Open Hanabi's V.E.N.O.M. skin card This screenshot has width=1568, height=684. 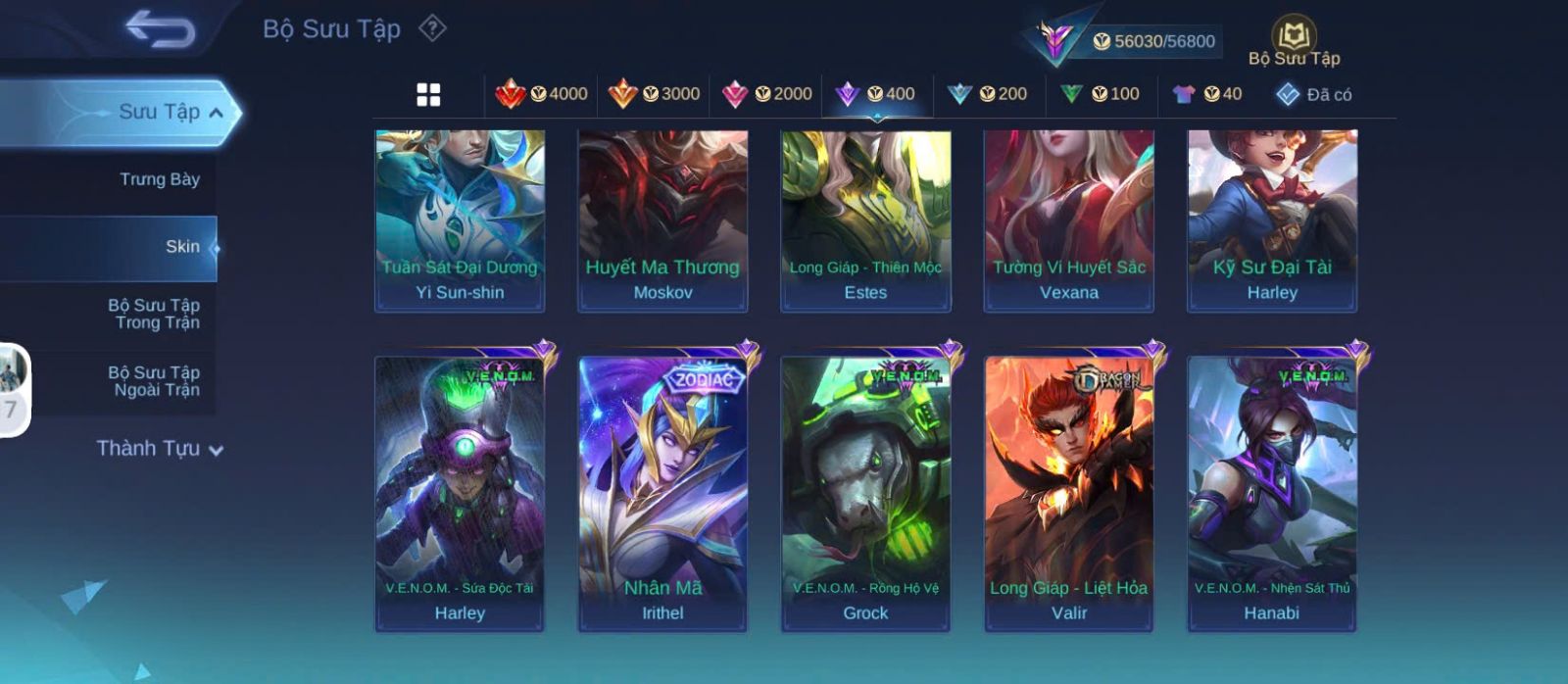coord(1272,493)
